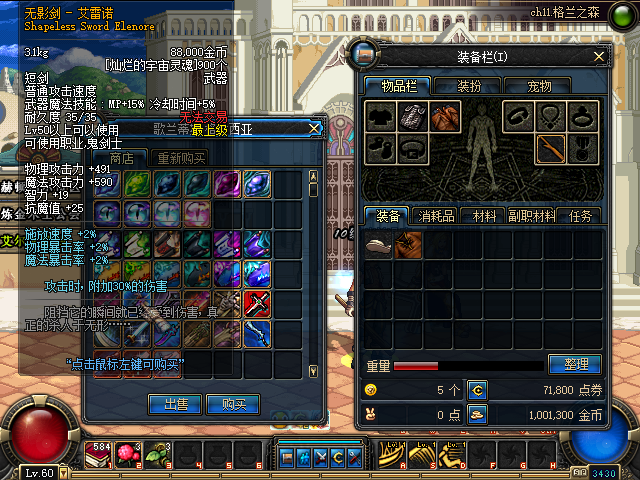
Task: Open the 副职材料 sub-profession materials tab
Action: point(533,215)
